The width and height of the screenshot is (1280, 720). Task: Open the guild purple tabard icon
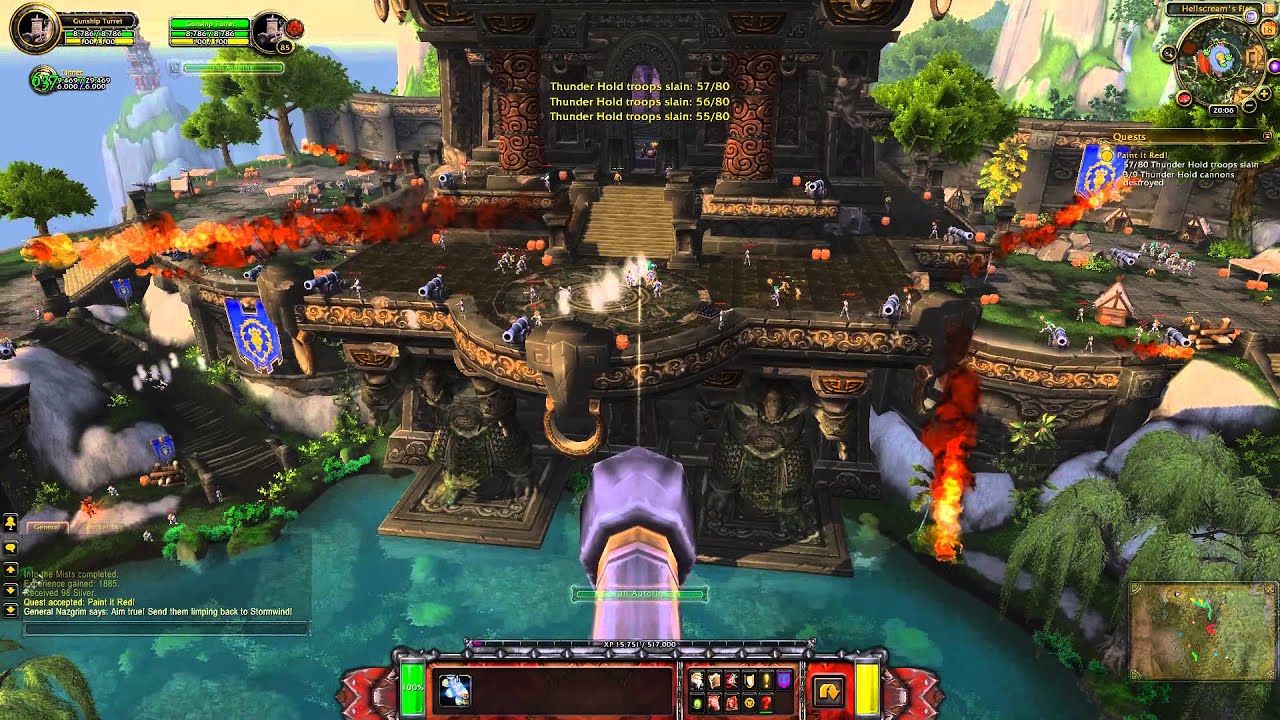coord(783,680)
